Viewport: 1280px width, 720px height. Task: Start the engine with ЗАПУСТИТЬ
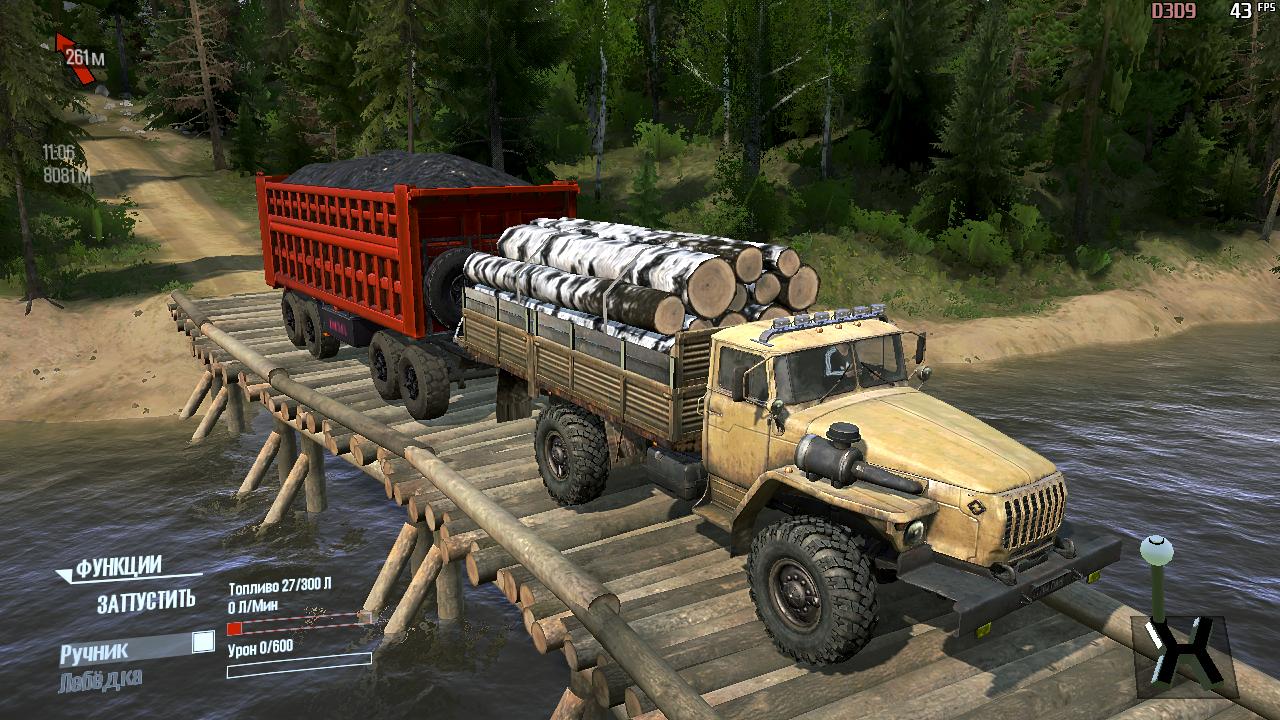point(146,602)
